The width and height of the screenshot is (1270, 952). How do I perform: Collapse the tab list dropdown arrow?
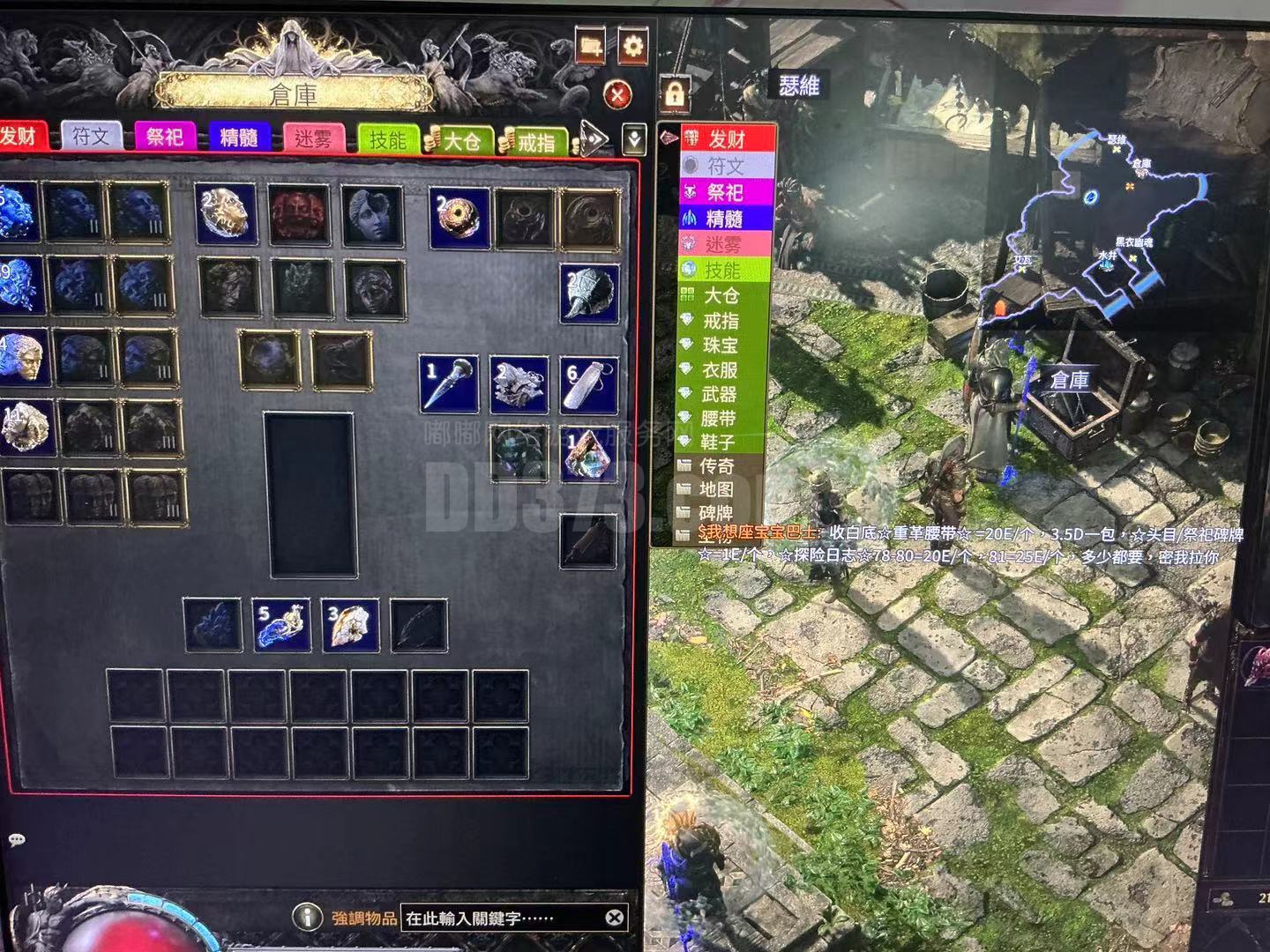click(635, 138)
